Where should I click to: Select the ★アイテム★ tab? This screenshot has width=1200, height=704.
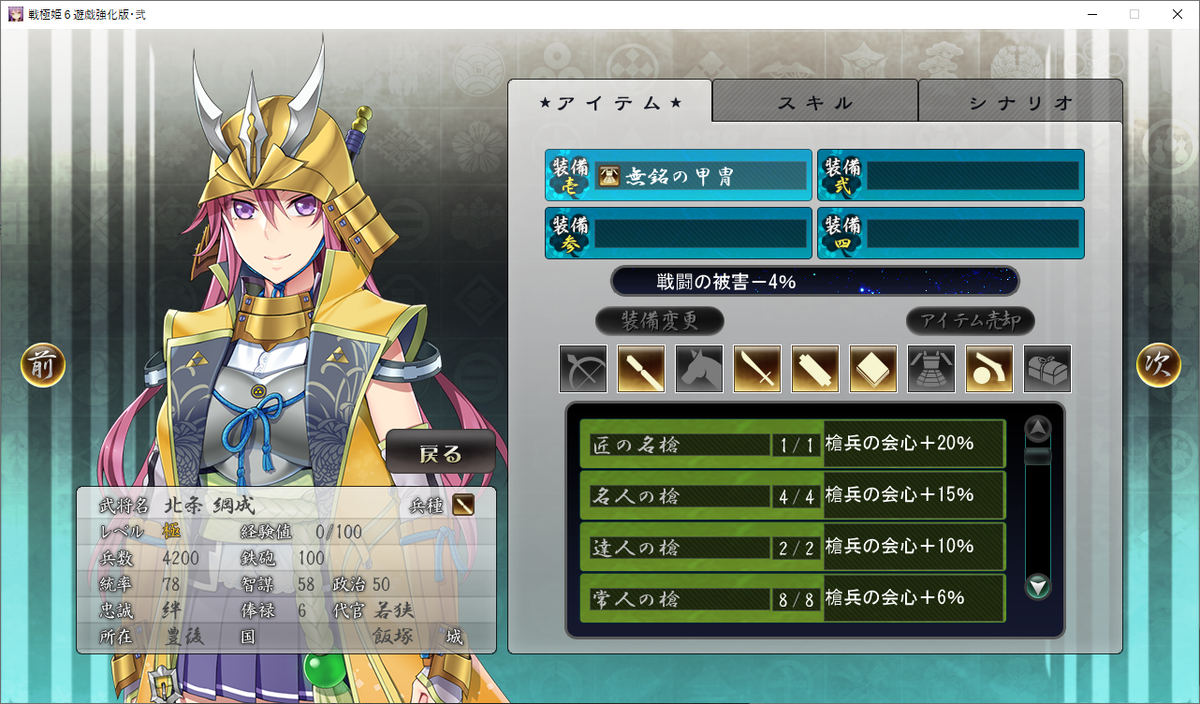point(610,102)
